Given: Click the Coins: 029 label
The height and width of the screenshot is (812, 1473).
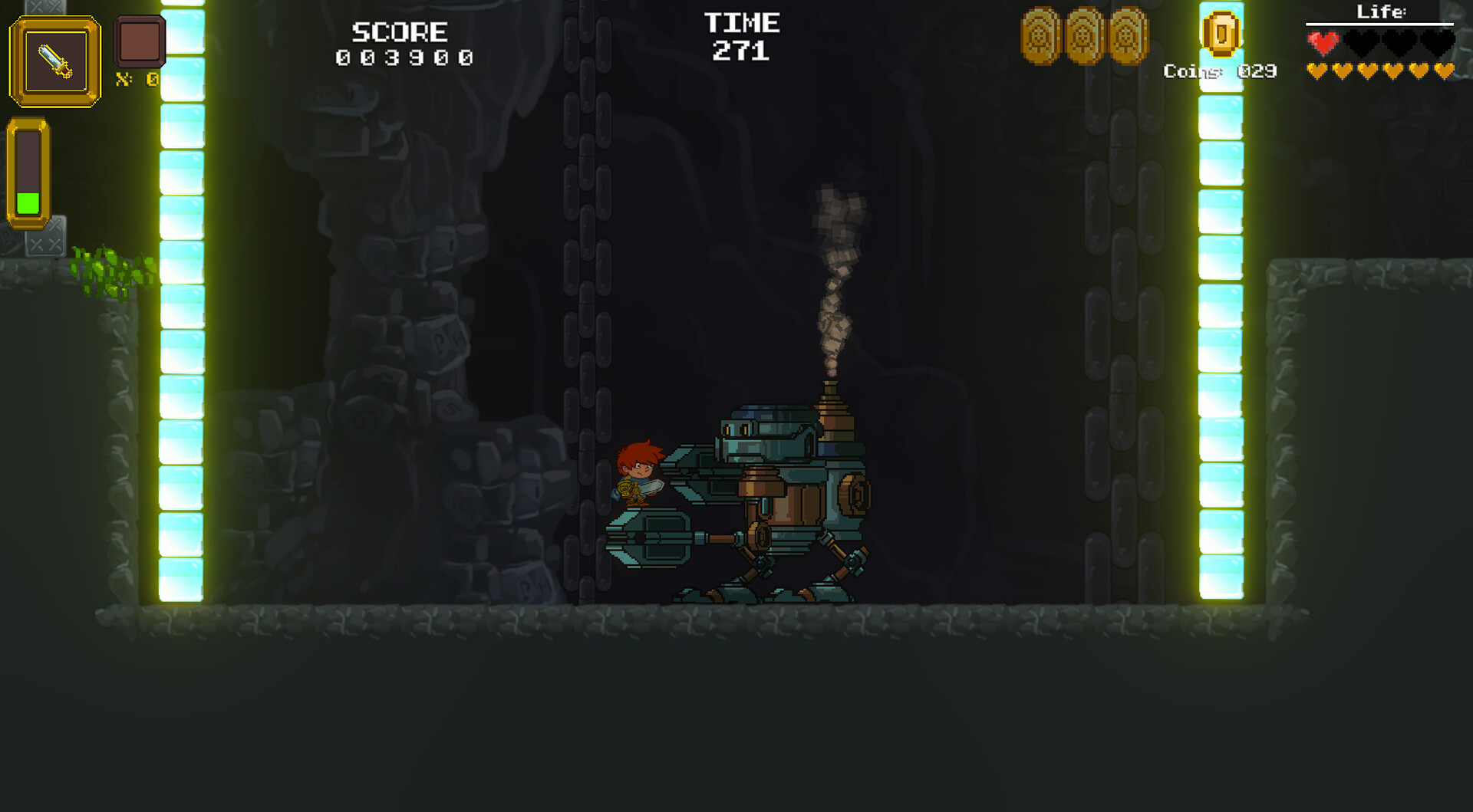Looking at the screenshot, I should click(1220, 71).
